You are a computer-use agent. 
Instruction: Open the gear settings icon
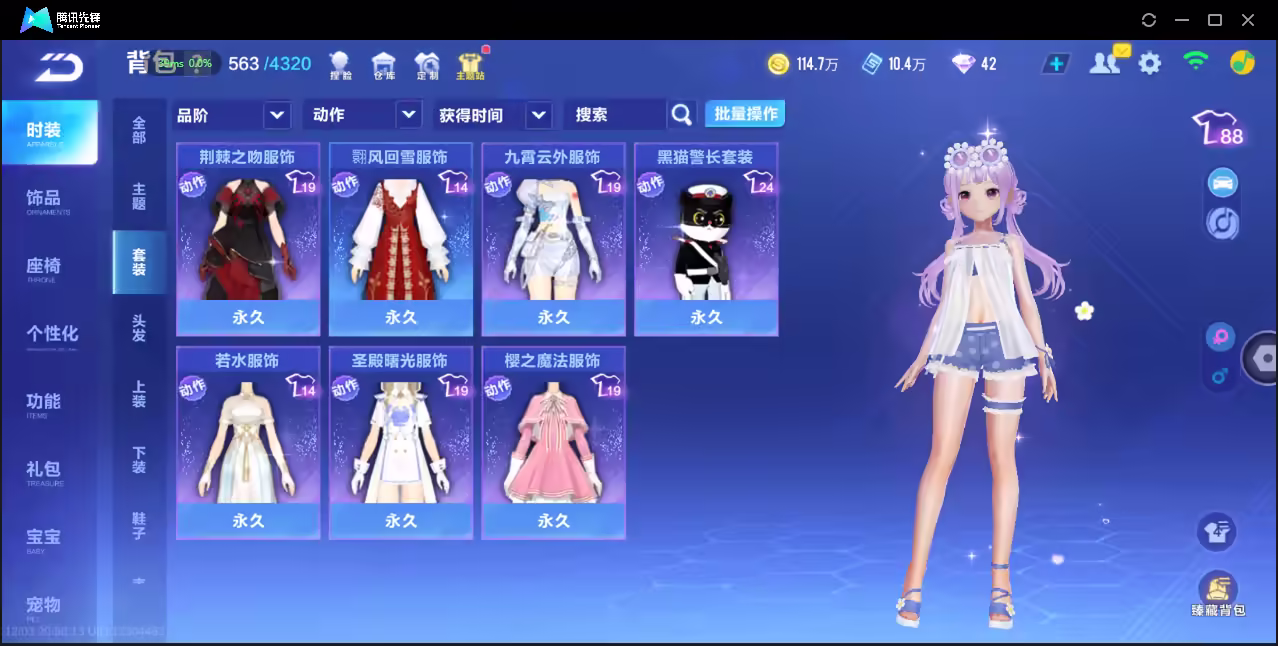pyautogui.click(x=1150, y=64)
